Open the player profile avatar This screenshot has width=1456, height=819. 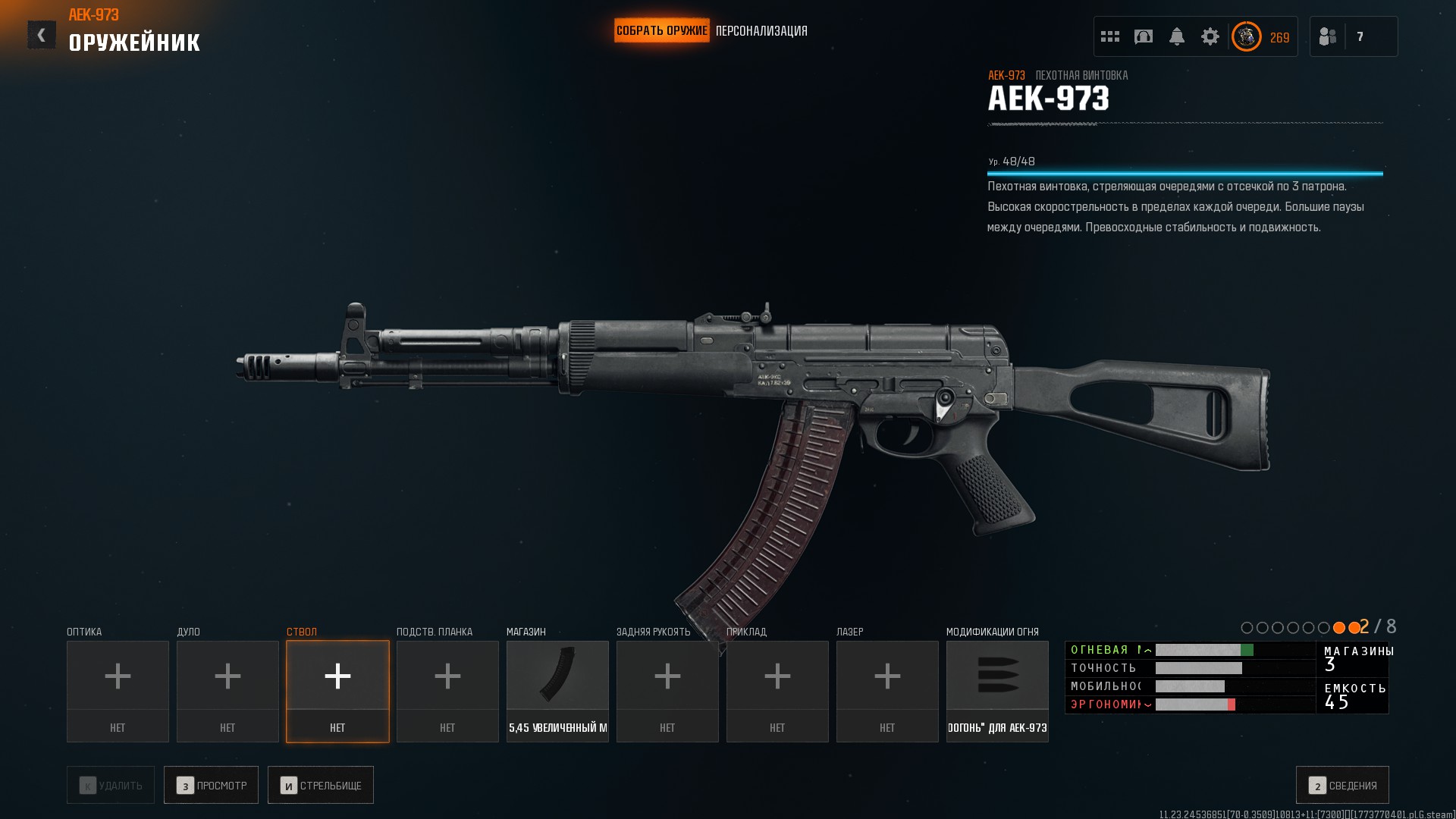[1246, 36]
